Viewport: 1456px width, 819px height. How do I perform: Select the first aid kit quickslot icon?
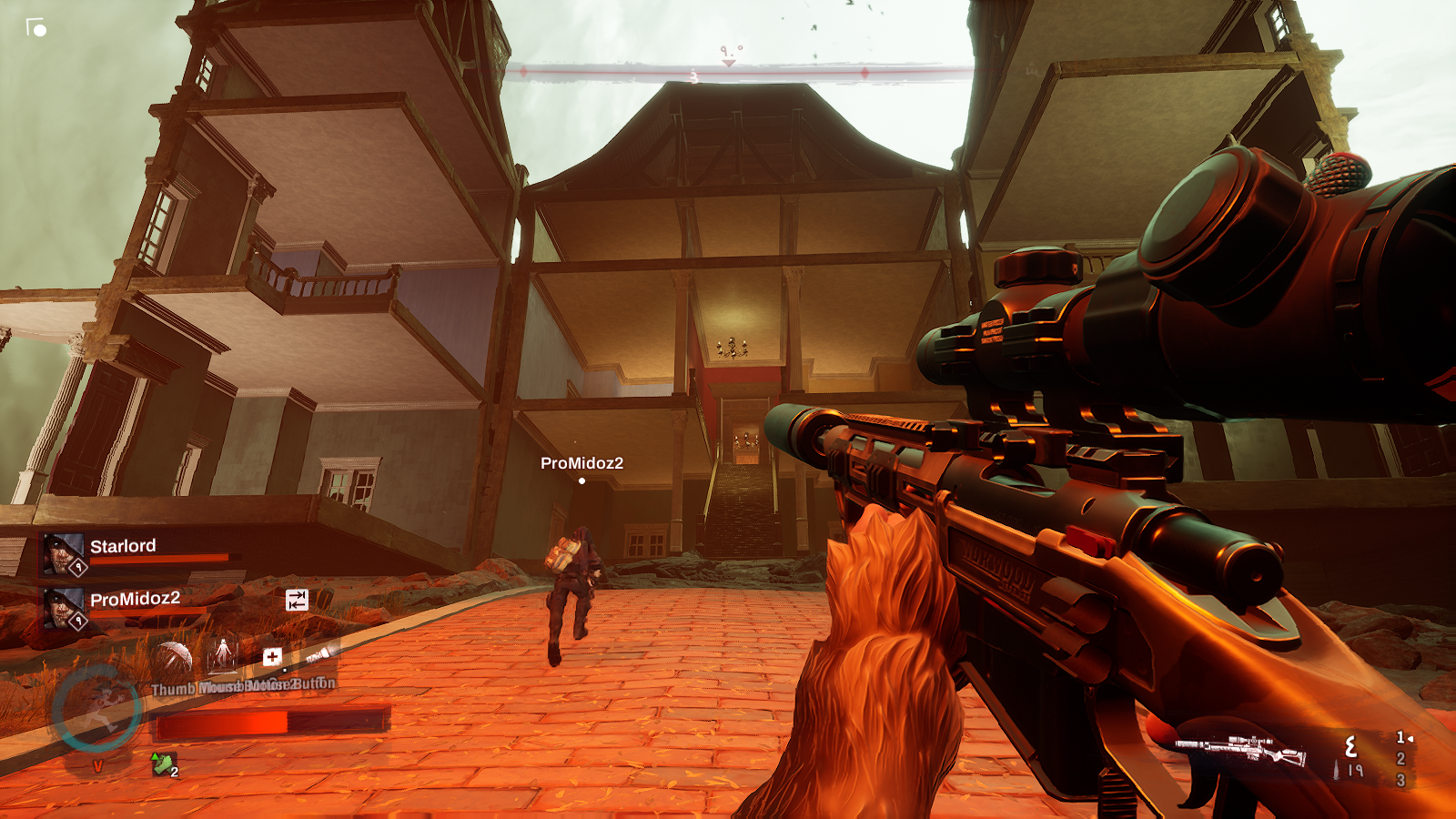pyautogui.click(x=272, y=657)
